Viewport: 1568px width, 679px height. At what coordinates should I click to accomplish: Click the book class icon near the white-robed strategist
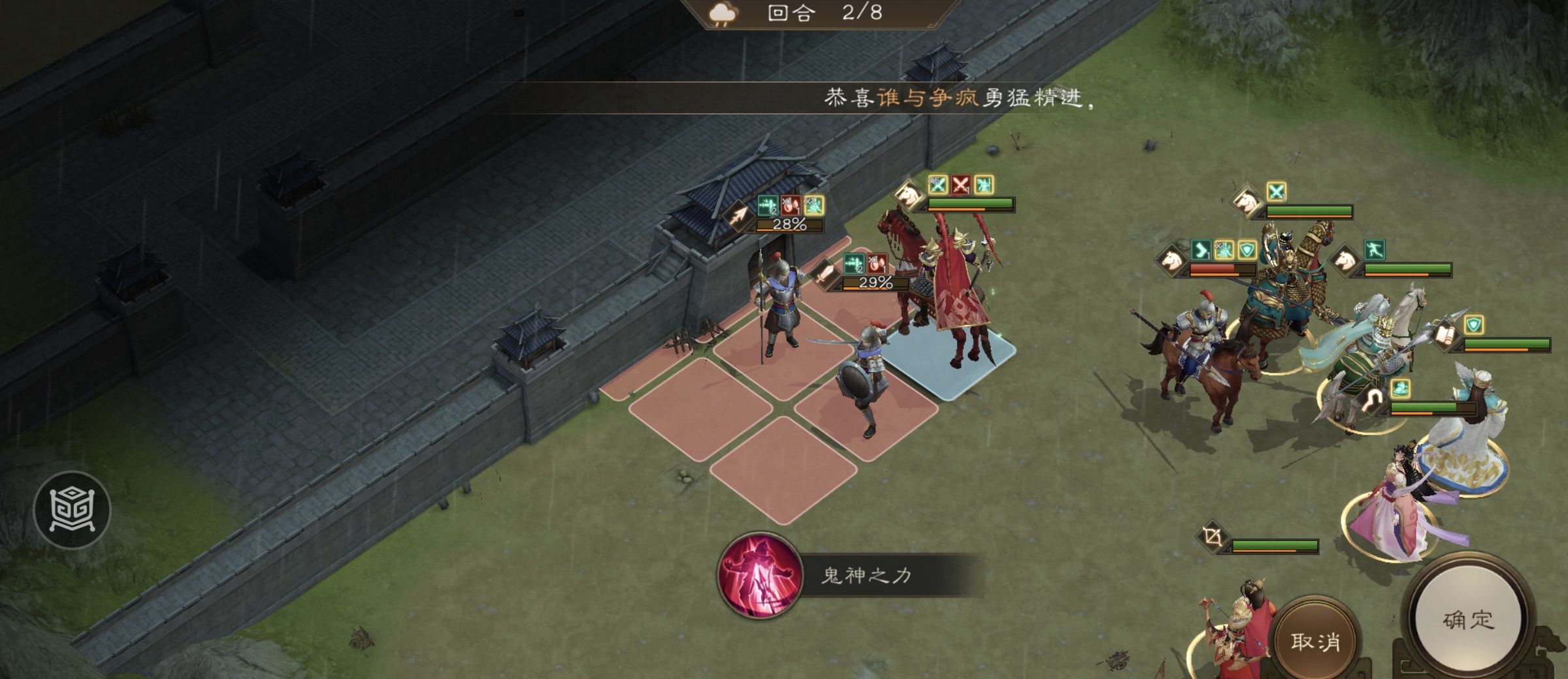click(1445, 335)
